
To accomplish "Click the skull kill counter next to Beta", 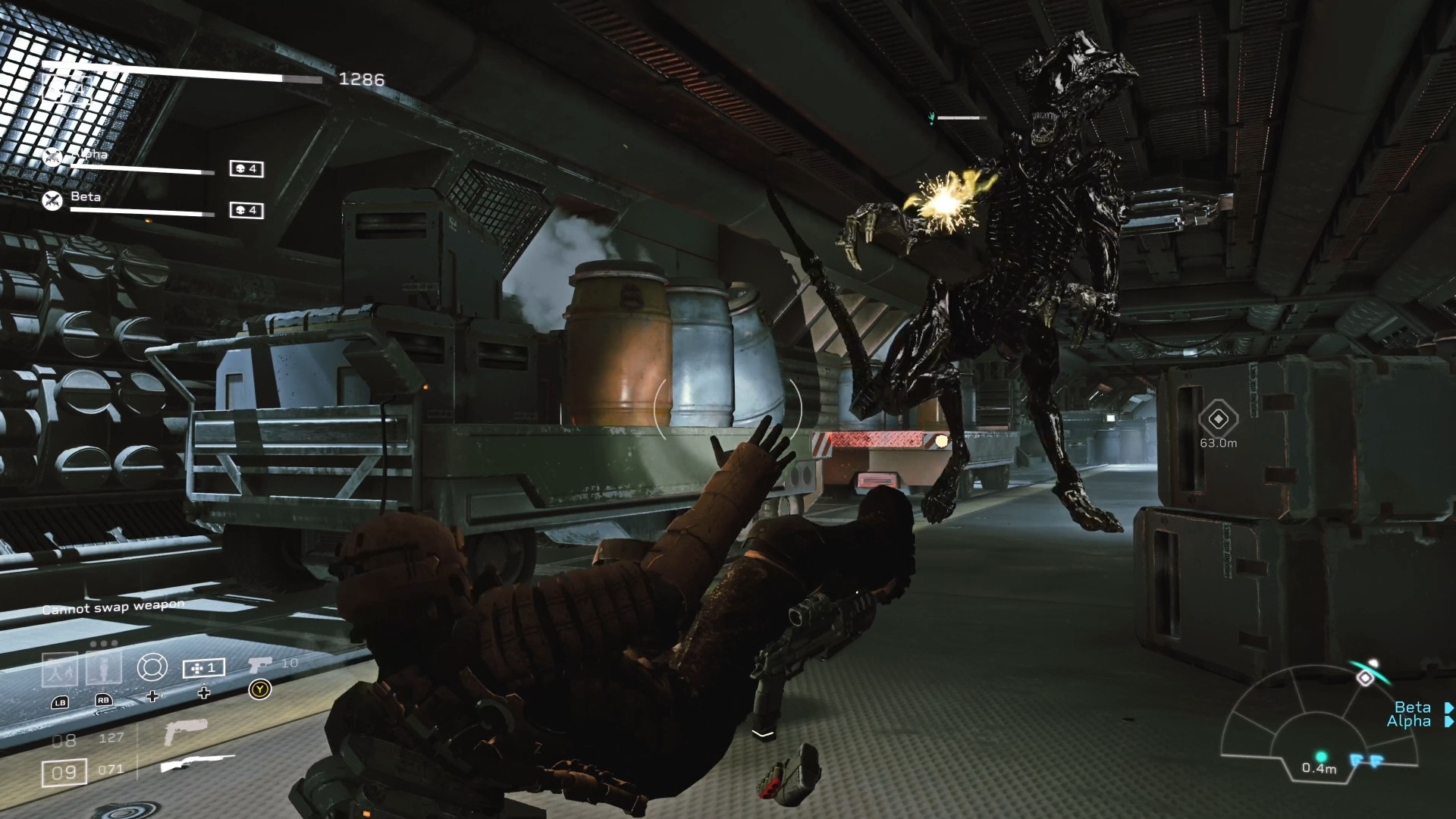I will [246, 210].
